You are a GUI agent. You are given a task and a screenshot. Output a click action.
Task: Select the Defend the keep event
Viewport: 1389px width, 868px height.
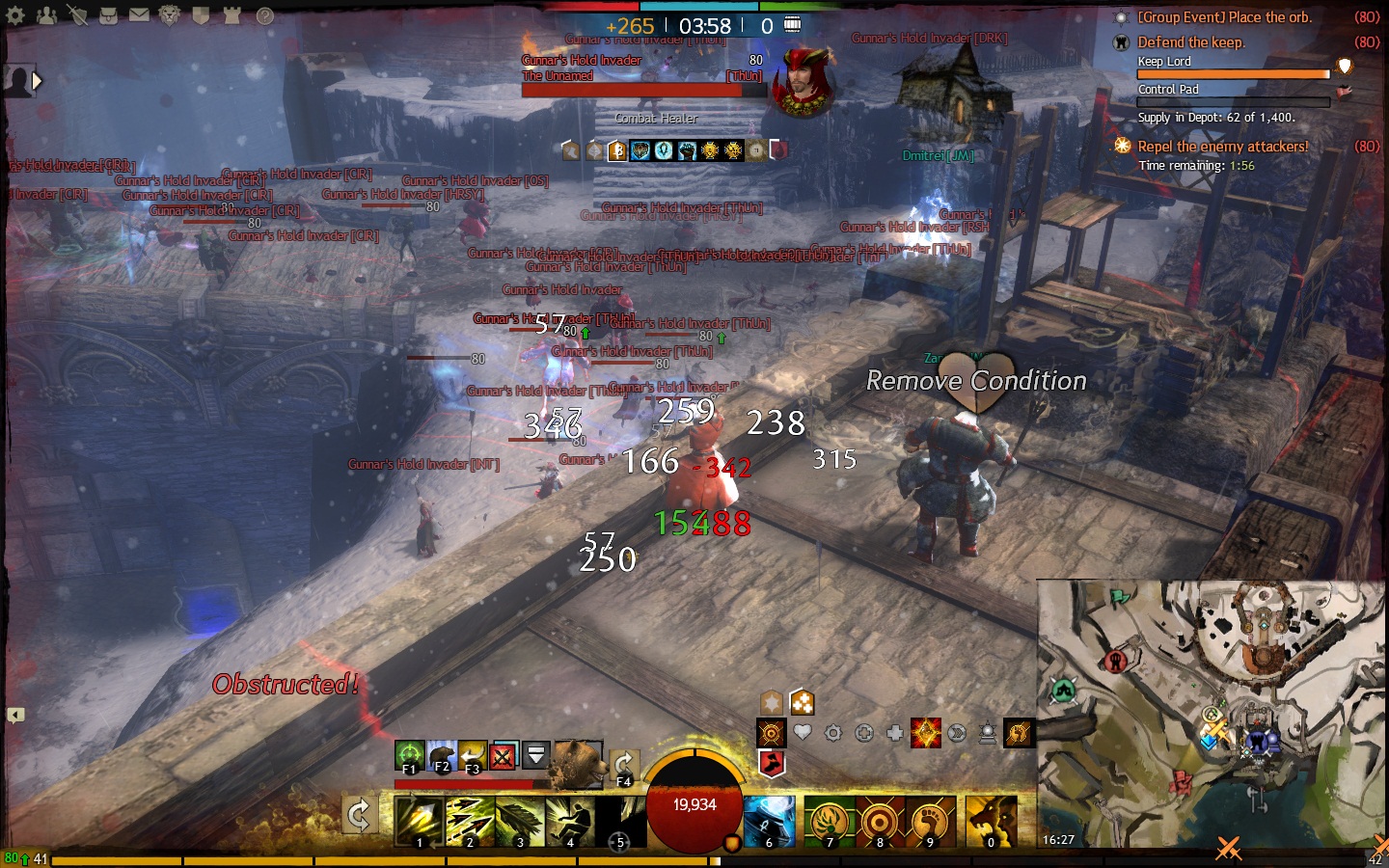coord(1190,42)
